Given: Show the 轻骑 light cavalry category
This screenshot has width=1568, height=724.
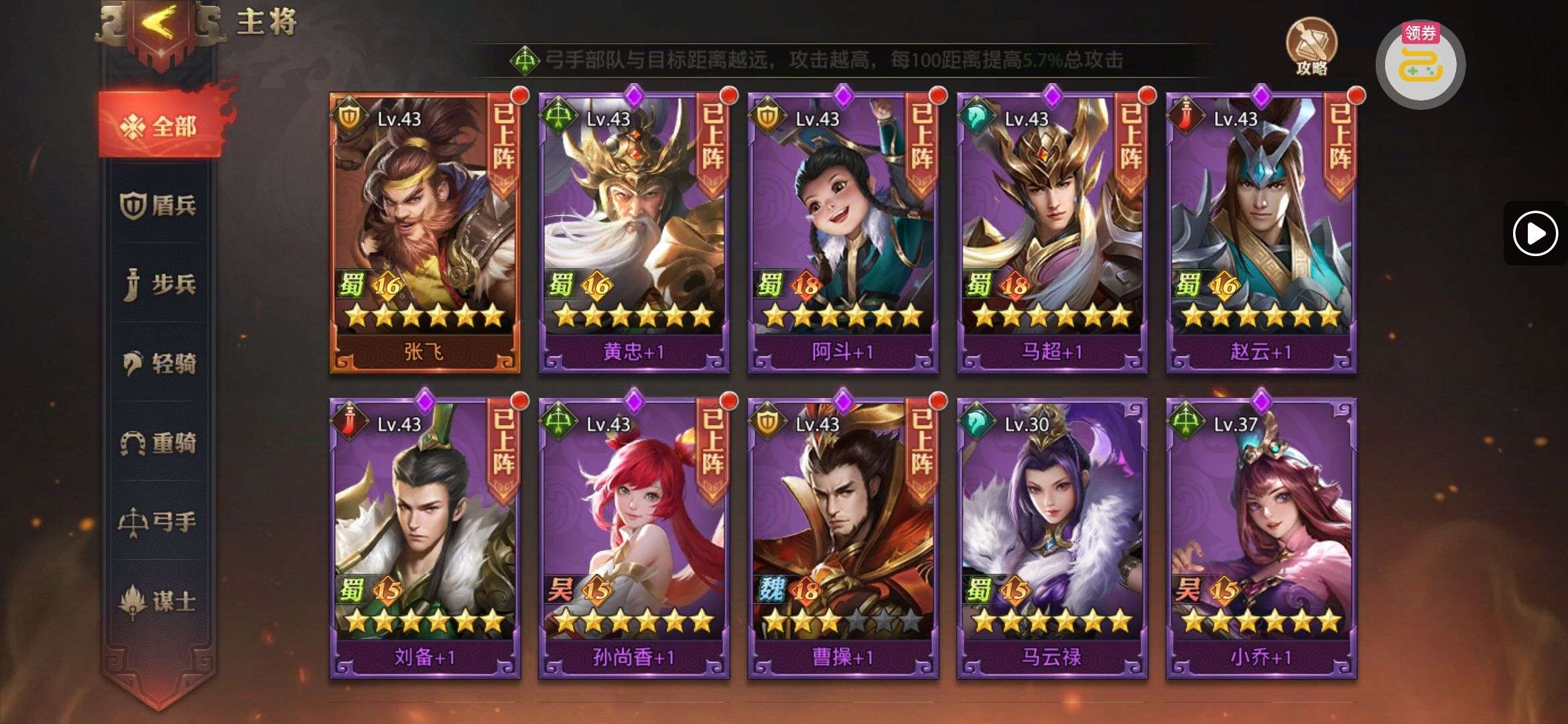Looking at the screenshot, I should pos(159,363).
